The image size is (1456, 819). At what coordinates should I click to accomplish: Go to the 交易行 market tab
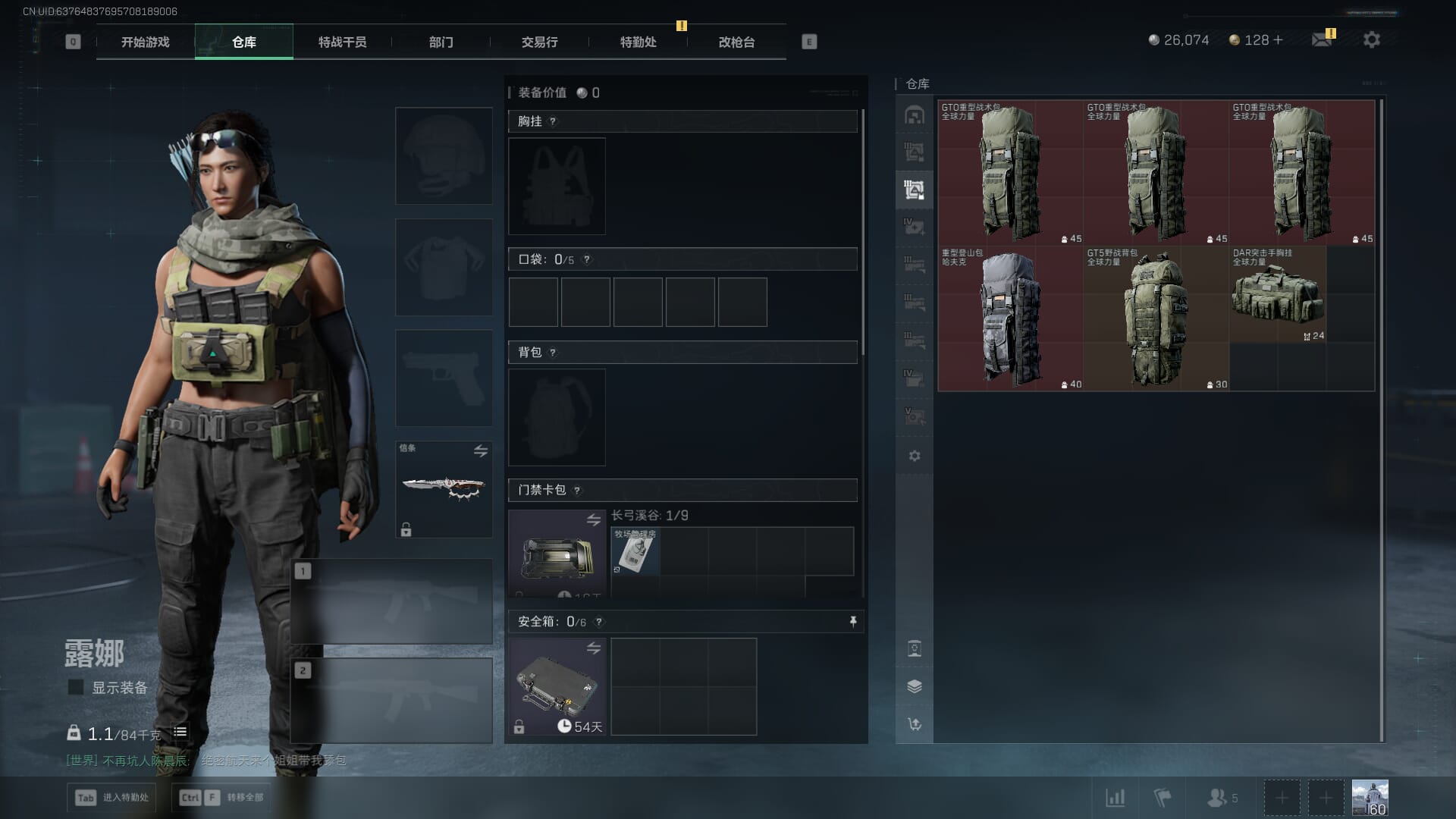539,42
